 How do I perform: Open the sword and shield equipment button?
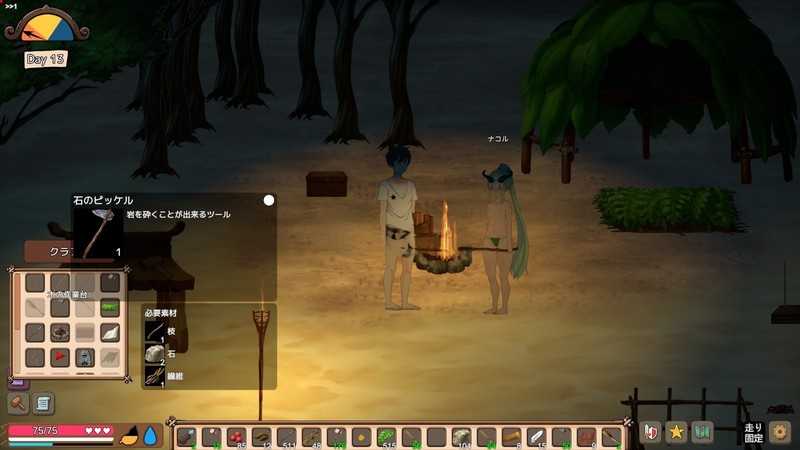[x=651, y=433]
